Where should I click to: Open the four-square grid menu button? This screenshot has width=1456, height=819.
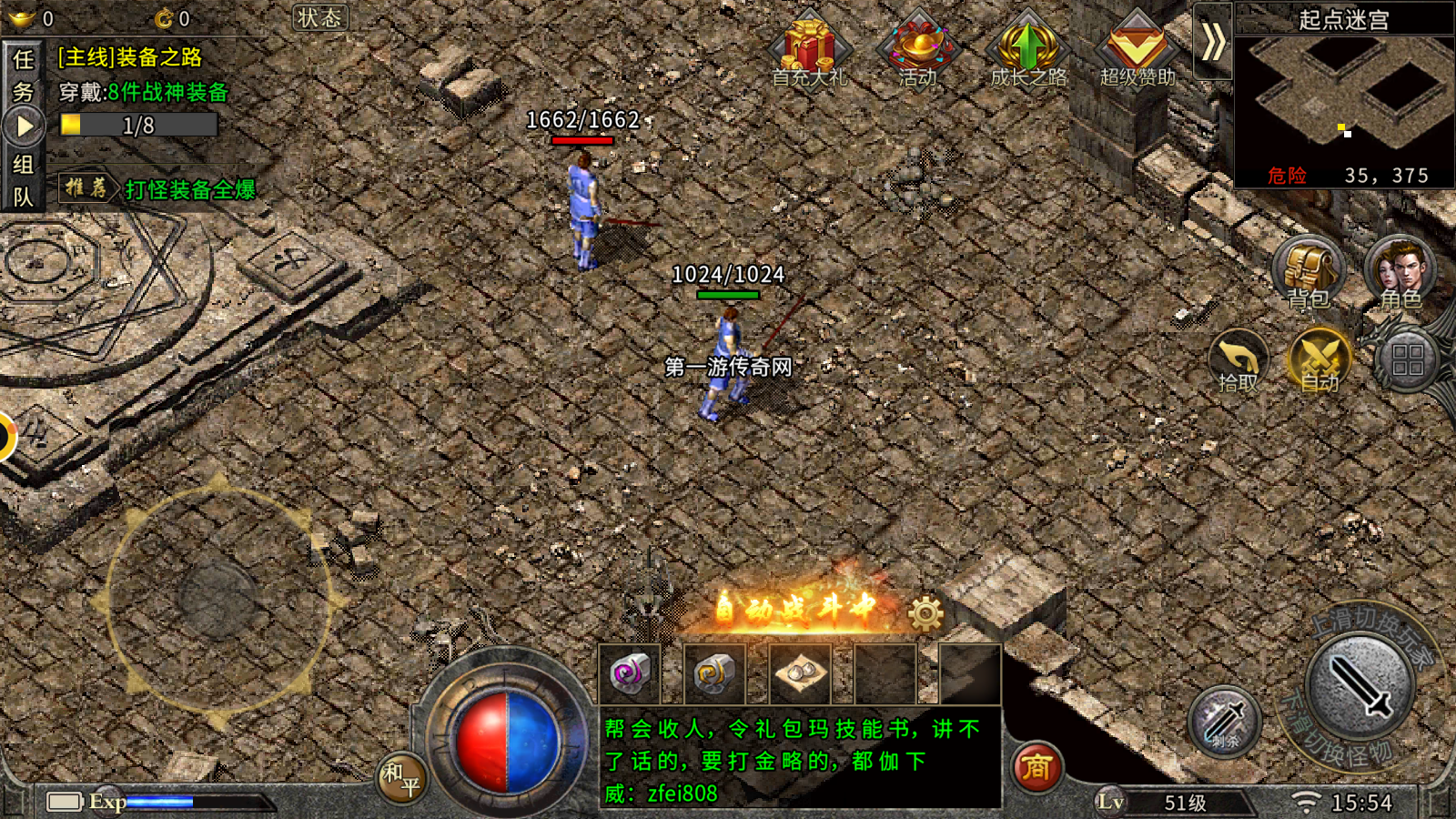point(1407,360)
